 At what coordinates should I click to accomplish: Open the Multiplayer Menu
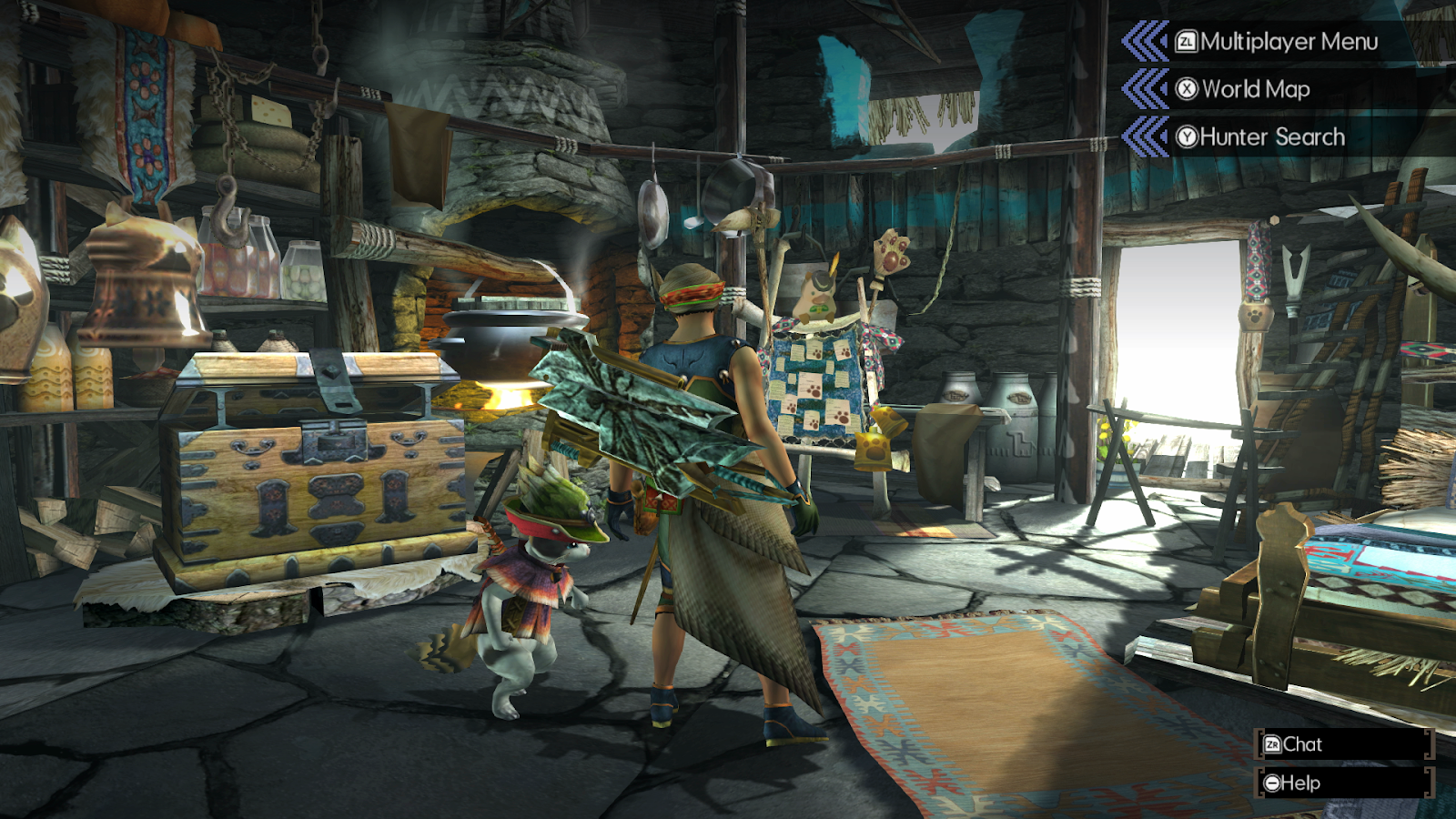pyautogui.click(x=1288, y=40)
